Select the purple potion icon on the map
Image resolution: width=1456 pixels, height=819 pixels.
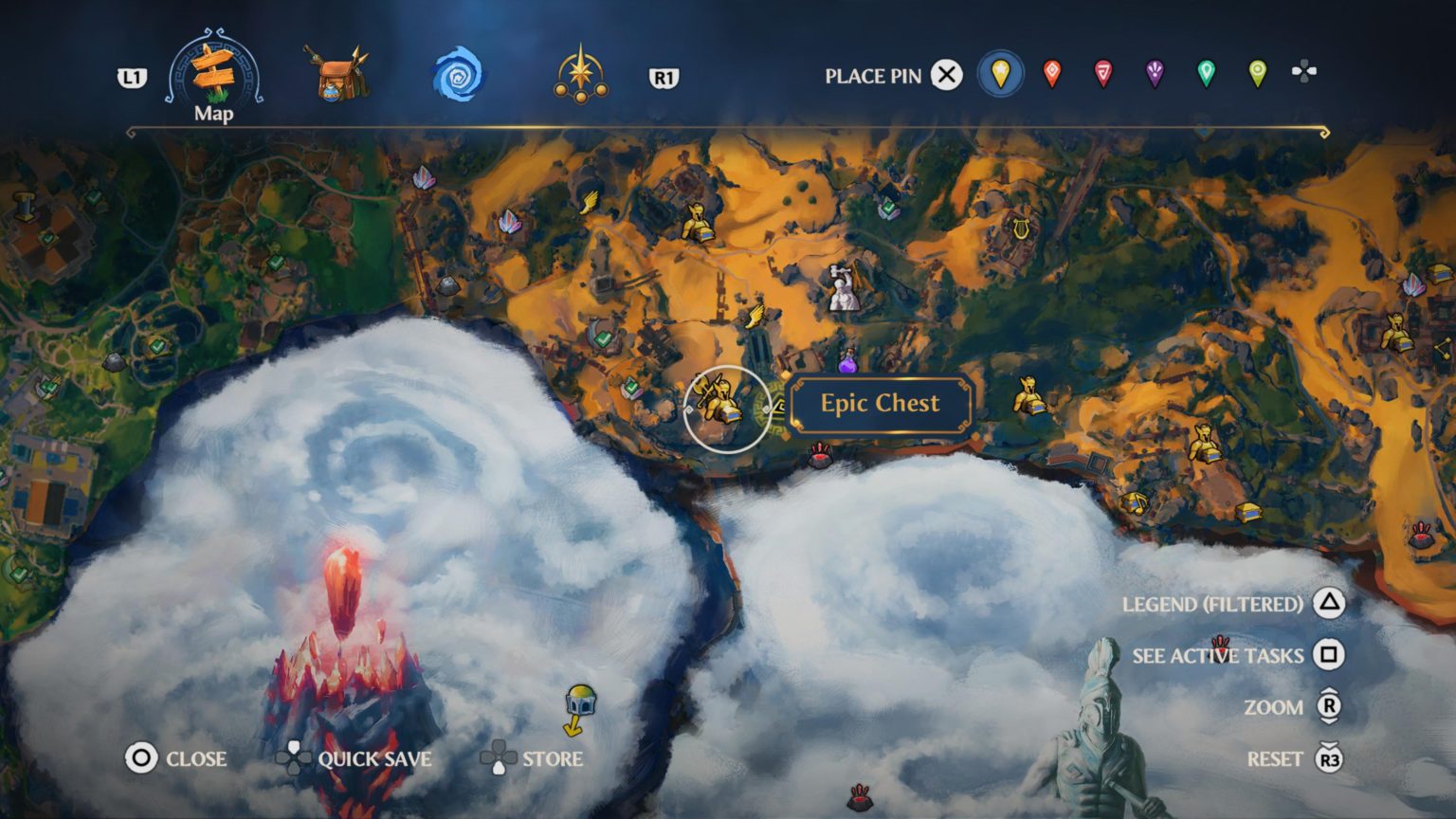click(x=846, y=365)
